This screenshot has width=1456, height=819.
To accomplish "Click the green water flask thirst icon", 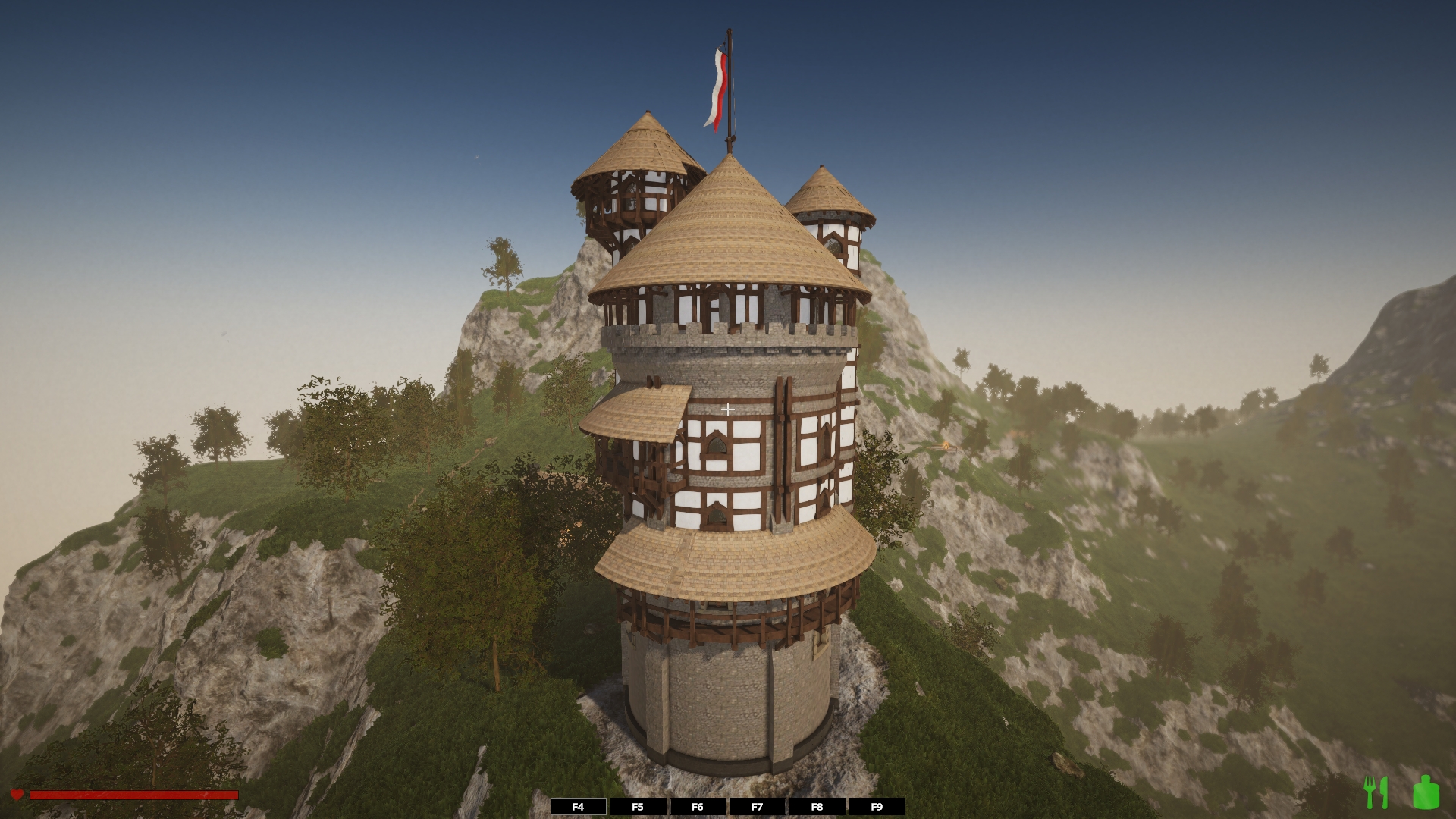I will (x=1426, y=792).
